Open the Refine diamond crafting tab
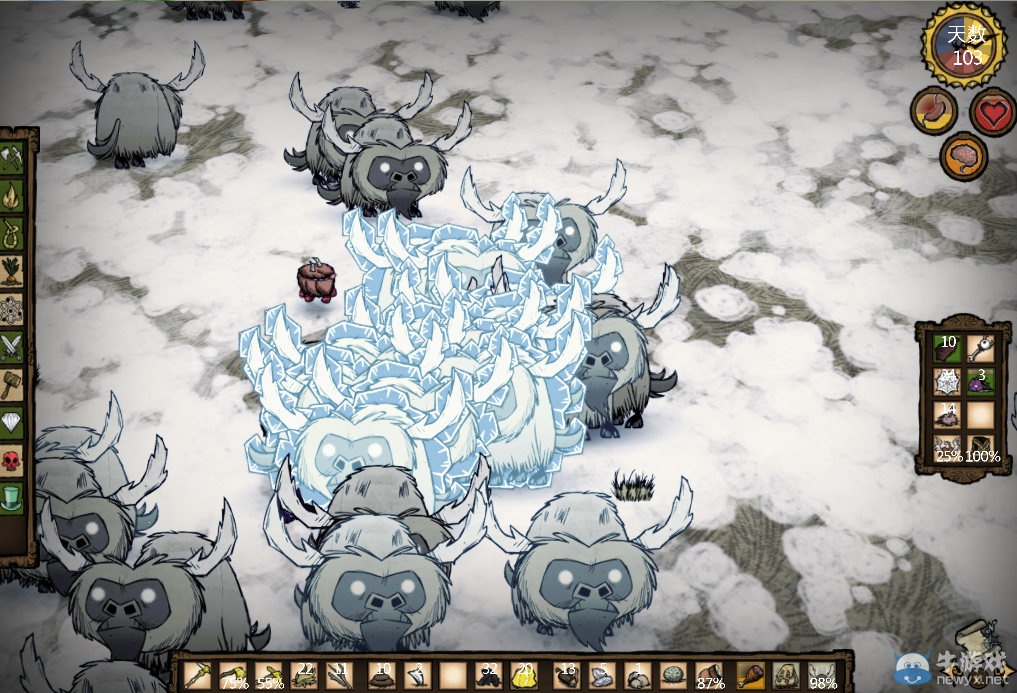1017x693 pixels. tap(12, 422)
